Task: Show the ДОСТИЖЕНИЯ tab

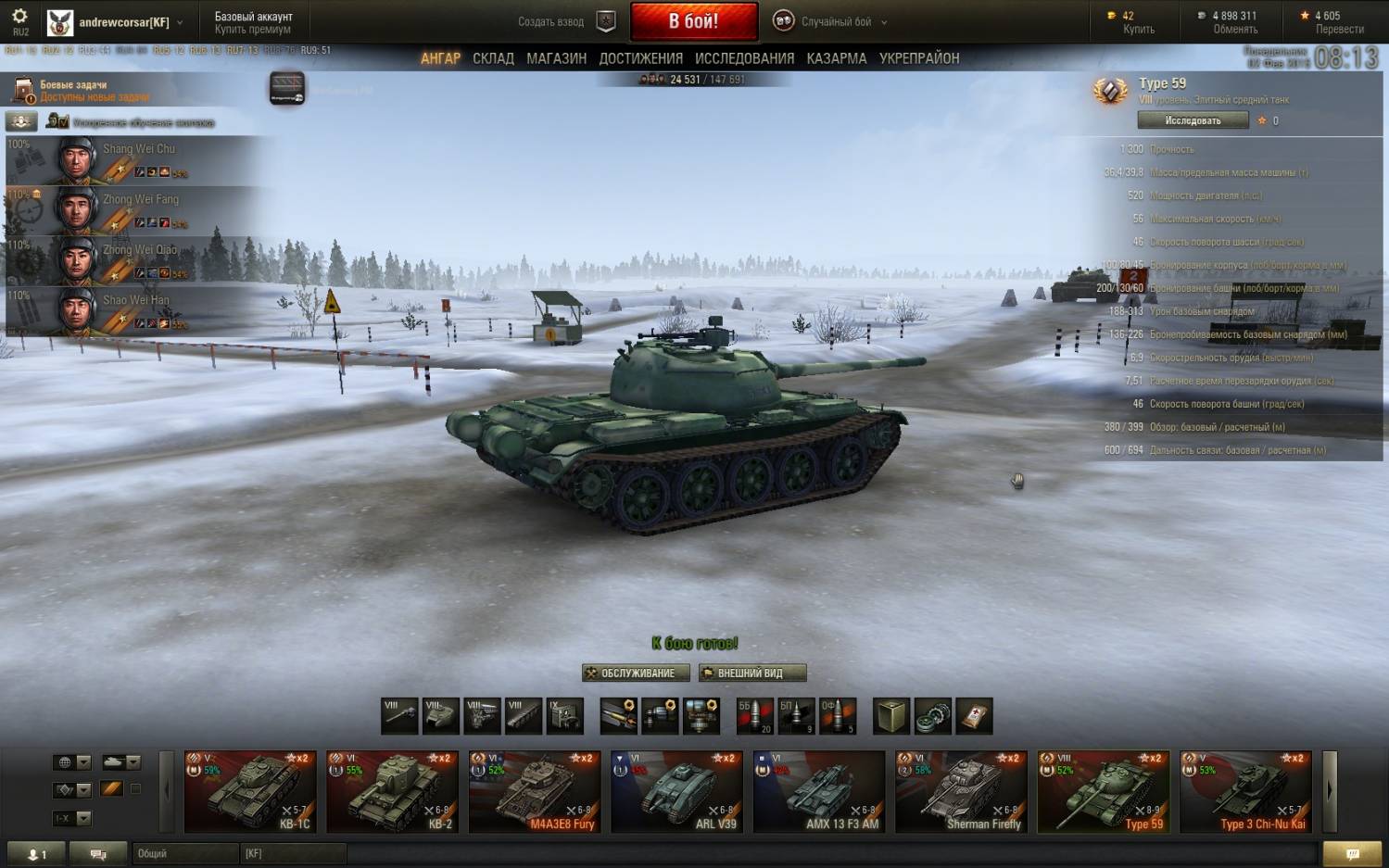Action: [x=640, y=58]
